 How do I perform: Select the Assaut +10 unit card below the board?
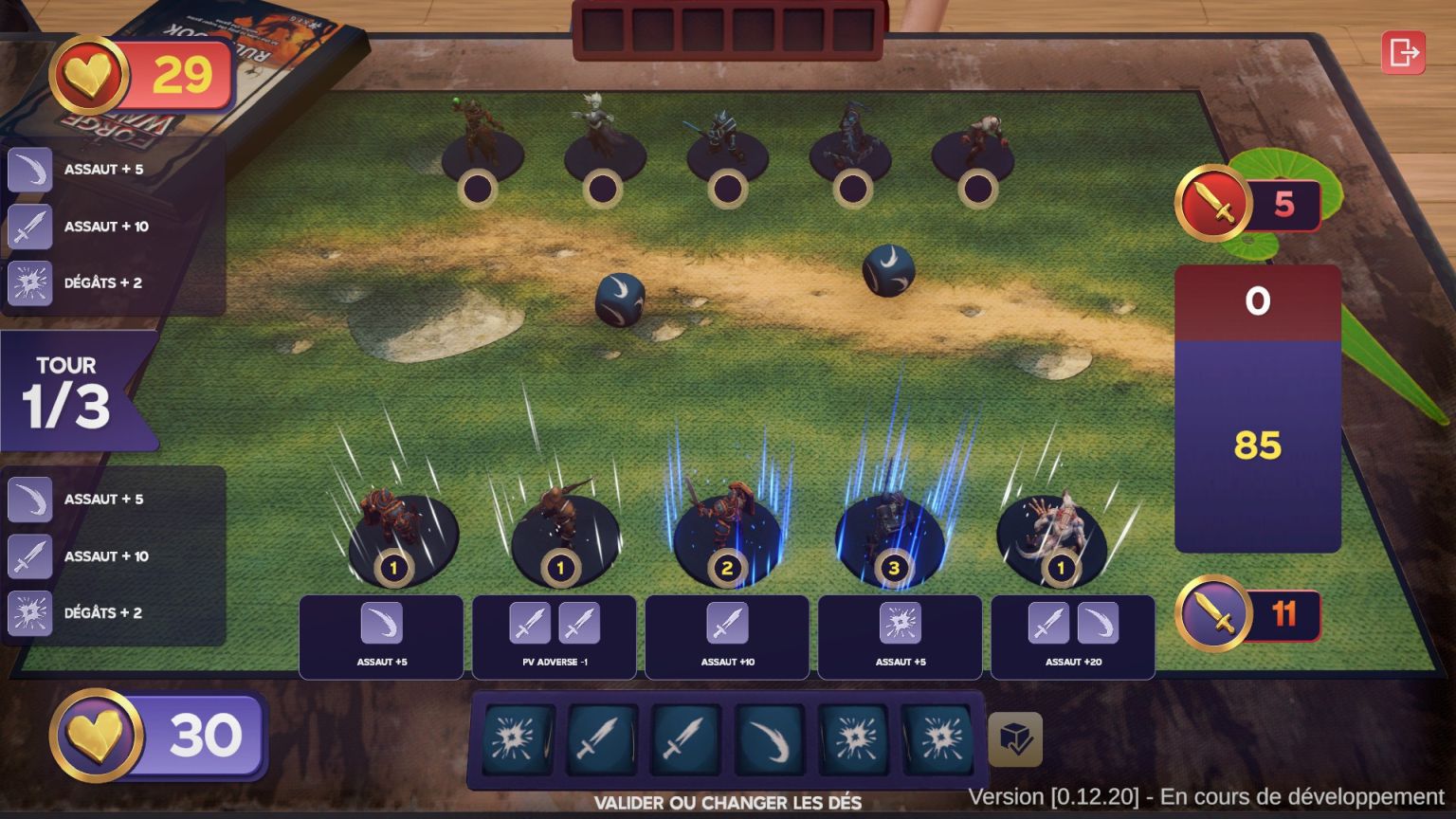[x=727, y=637]
